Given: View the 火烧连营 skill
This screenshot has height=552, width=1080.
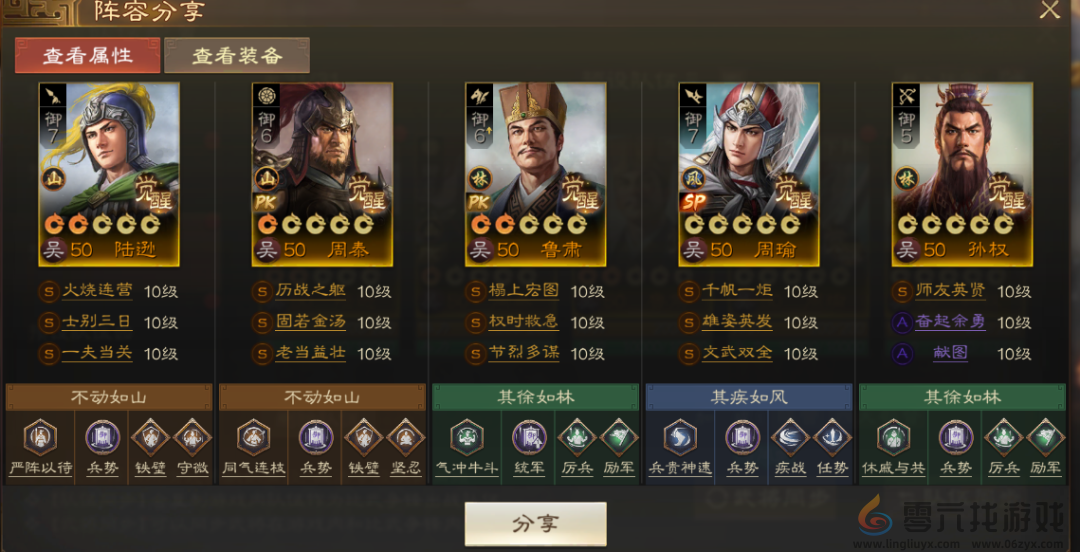Looking at the screenshot, I should (96, 292).
